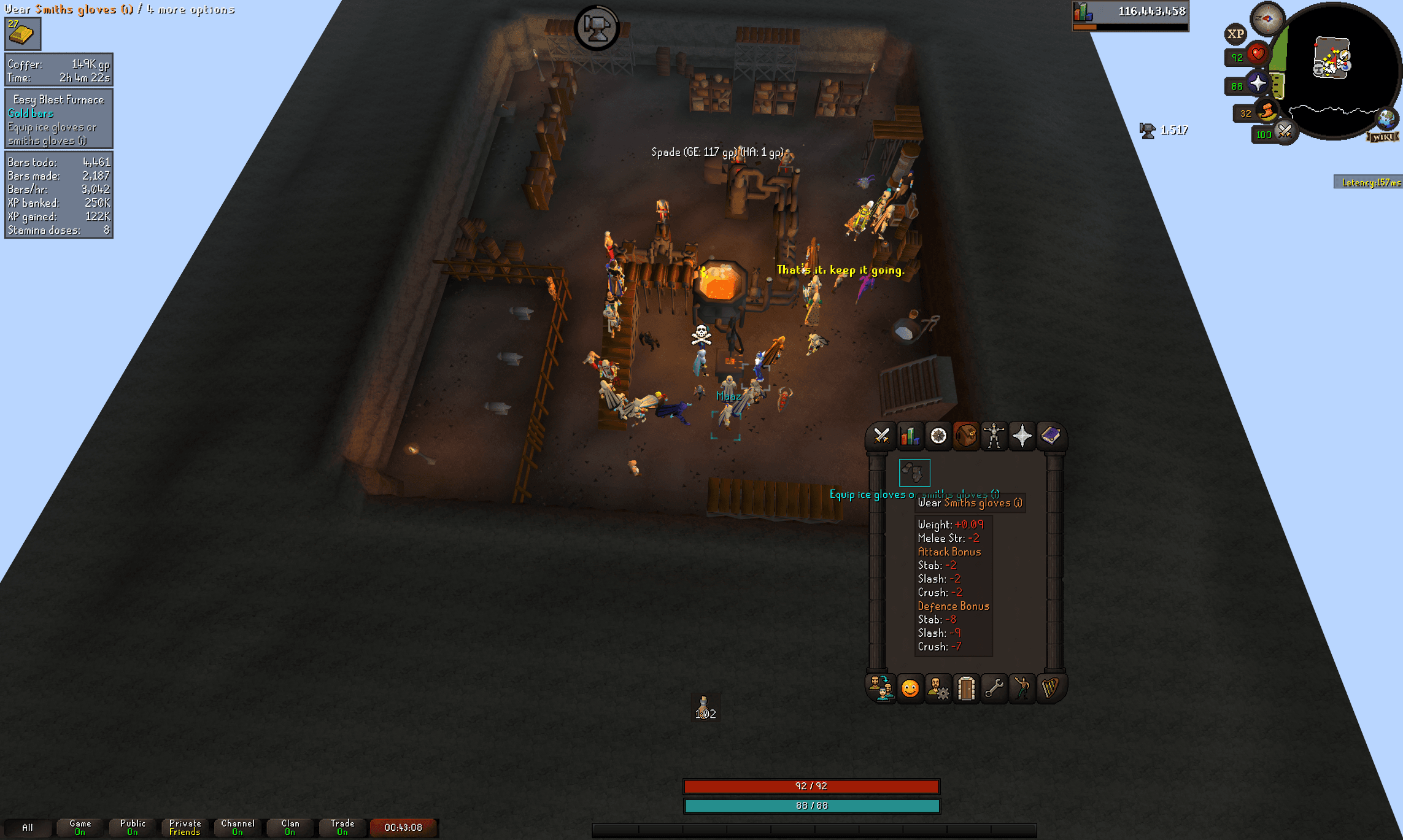
Task: Open the Equipment tab
Action: 994,436
